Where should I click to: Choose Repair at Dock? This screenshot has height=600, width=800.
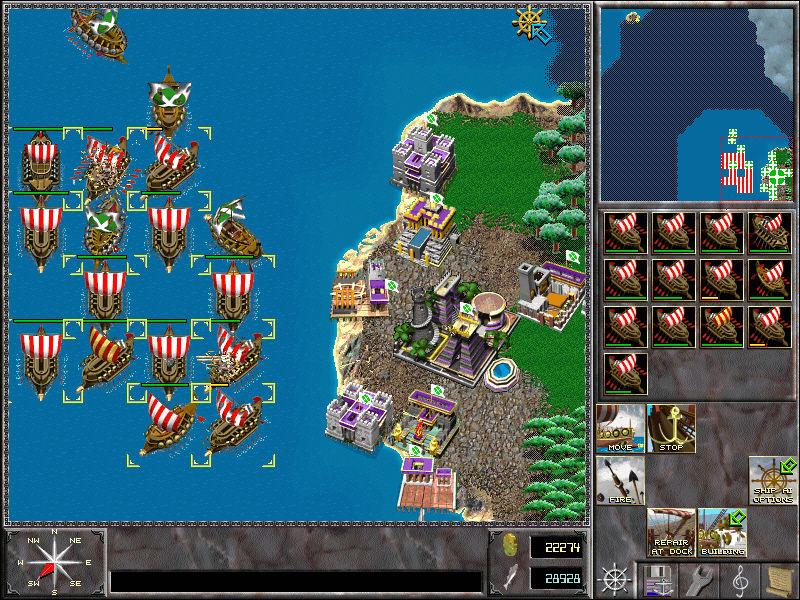pos(671,533)
